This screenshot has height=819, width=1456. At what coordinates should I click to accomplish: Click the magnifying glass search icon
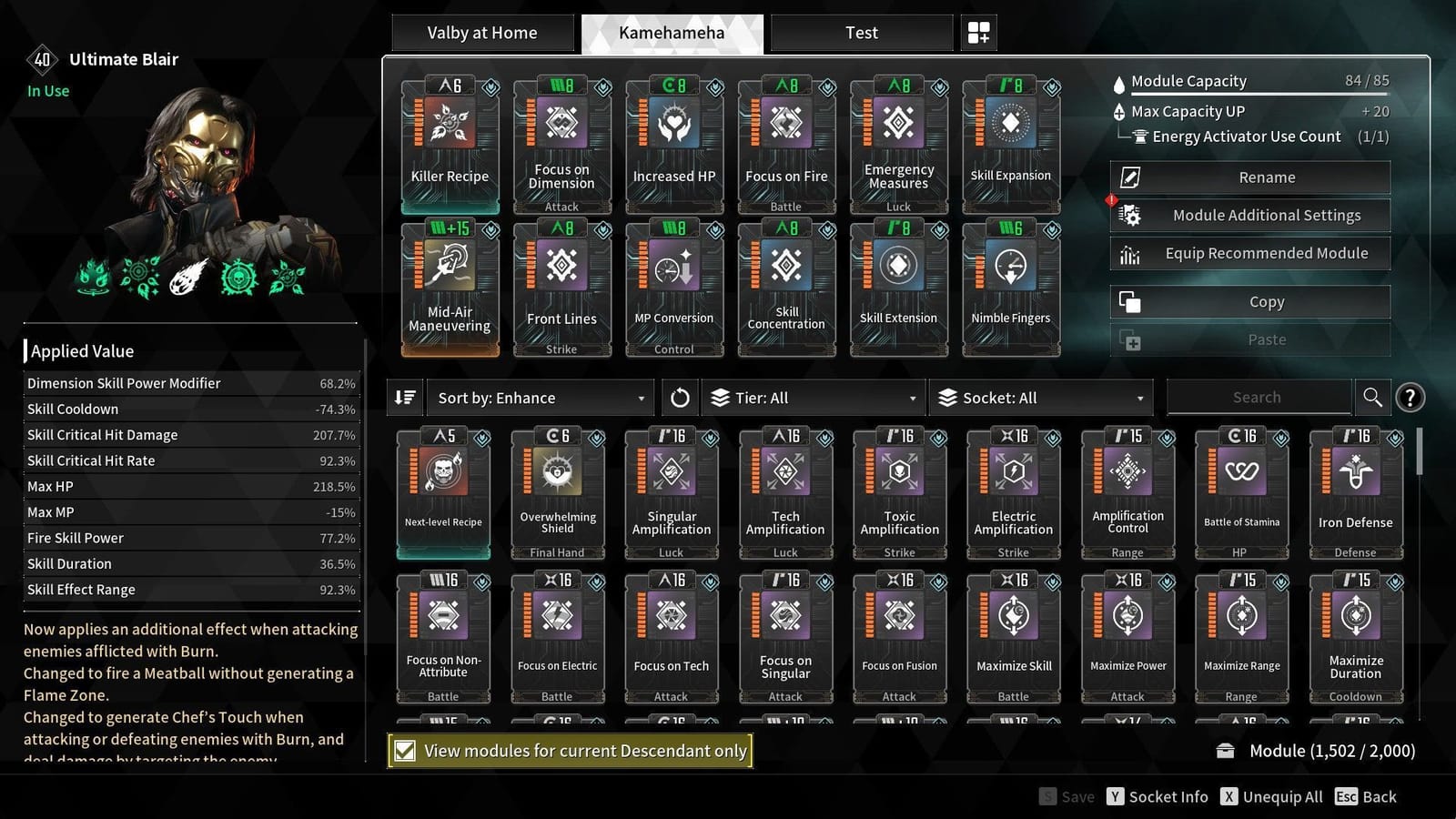[x=1372, y=397]
